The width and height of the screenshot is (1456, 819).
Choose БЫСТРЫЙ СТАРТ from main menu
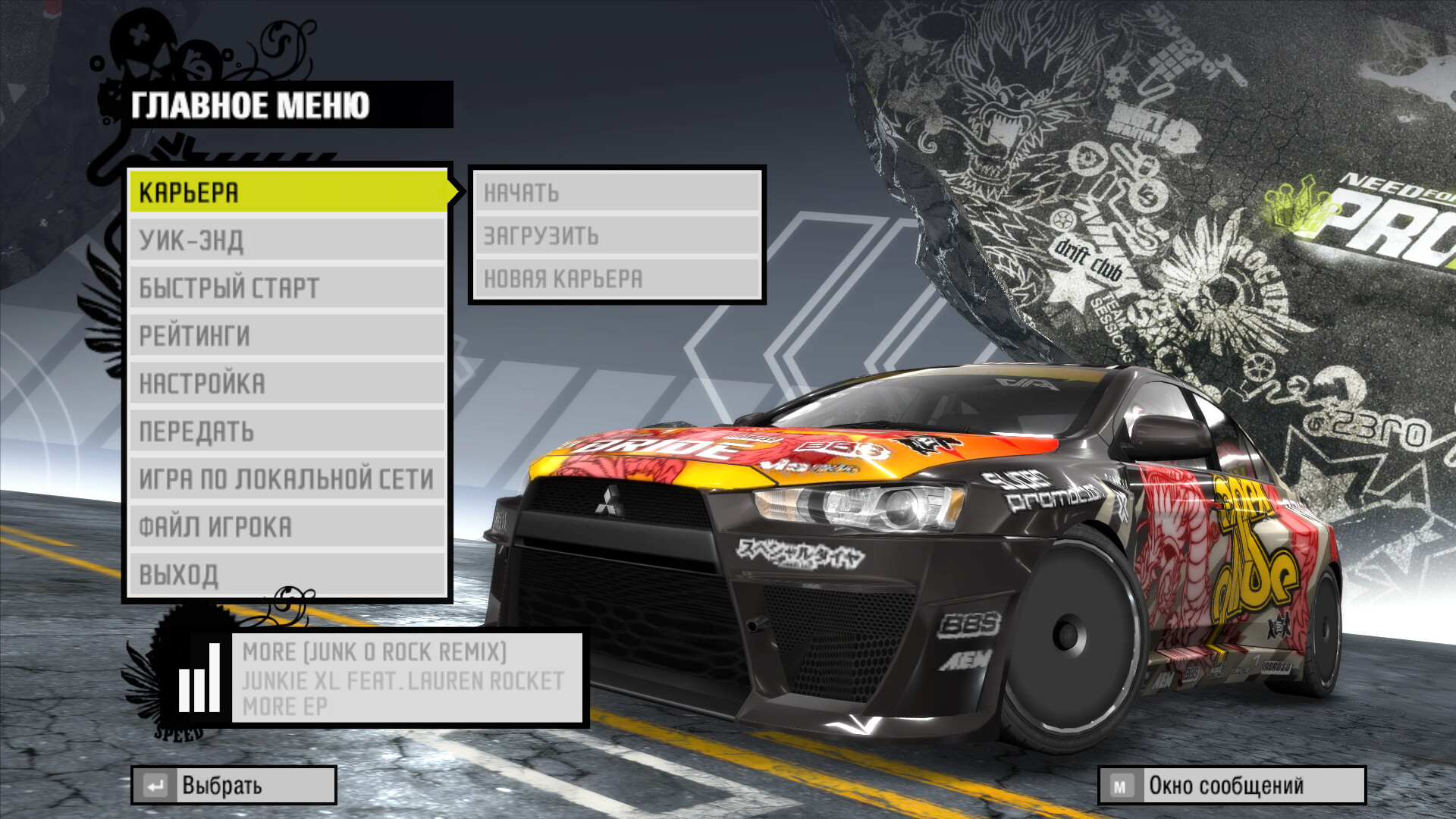[x=288, y=288]
